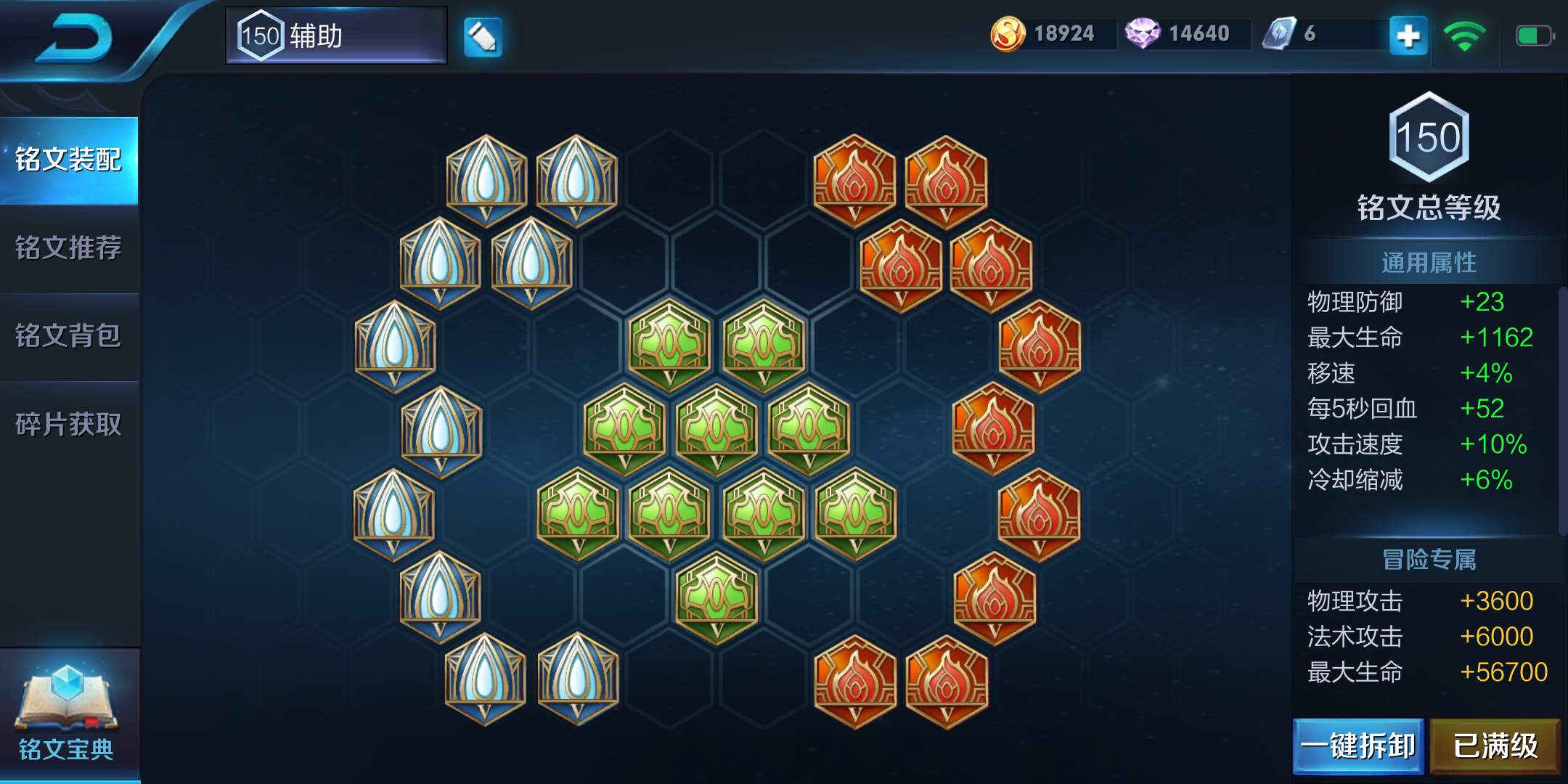
Task: Show the 铭文背包 tab
Action: pyautogui.click(x=69, y=336)
